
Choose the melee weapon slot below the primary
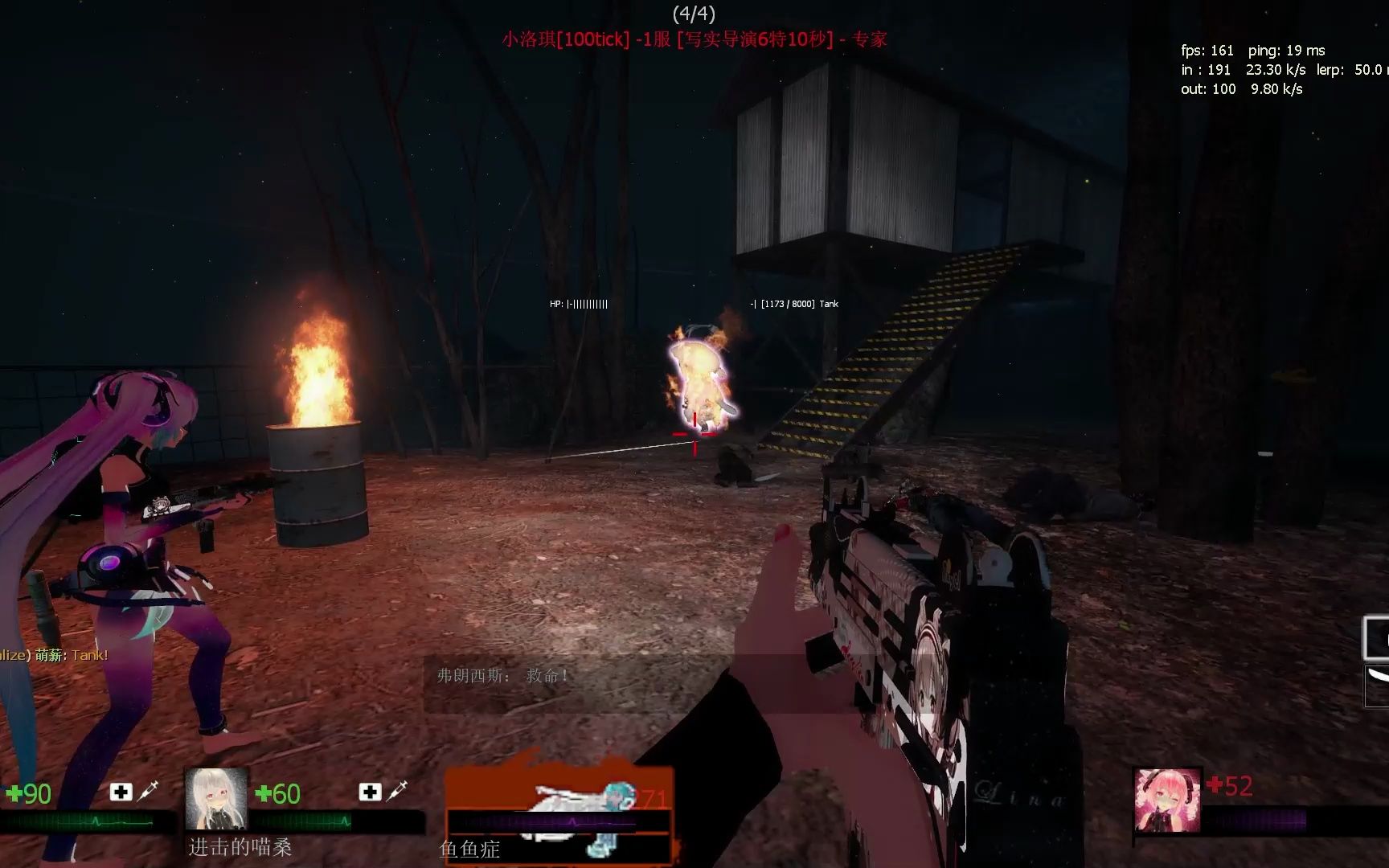(x=1377, y=686)
